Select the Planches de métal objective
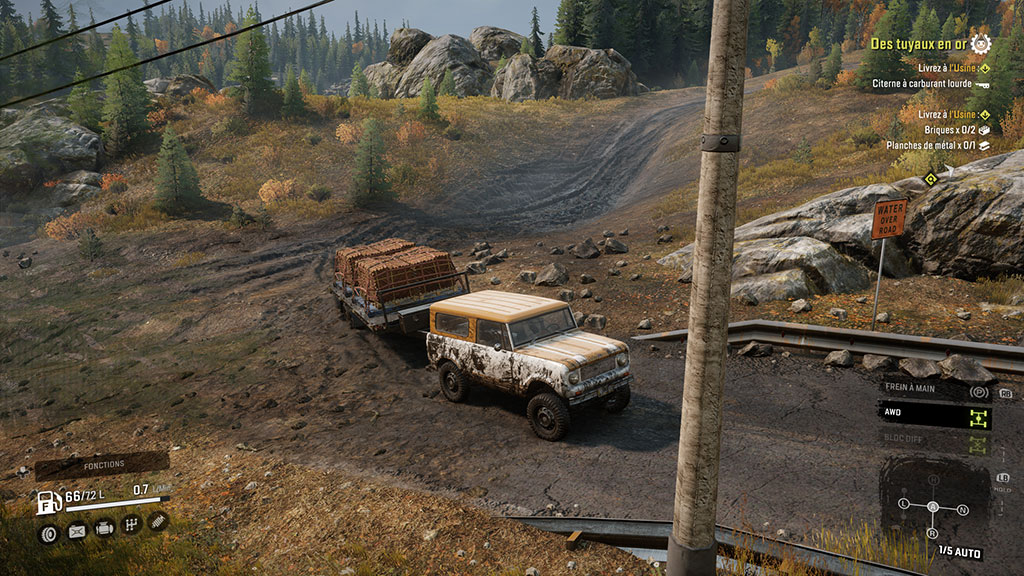Image resolution: width=1024 pixels, height=576 pixels. [x=932, y=145]
